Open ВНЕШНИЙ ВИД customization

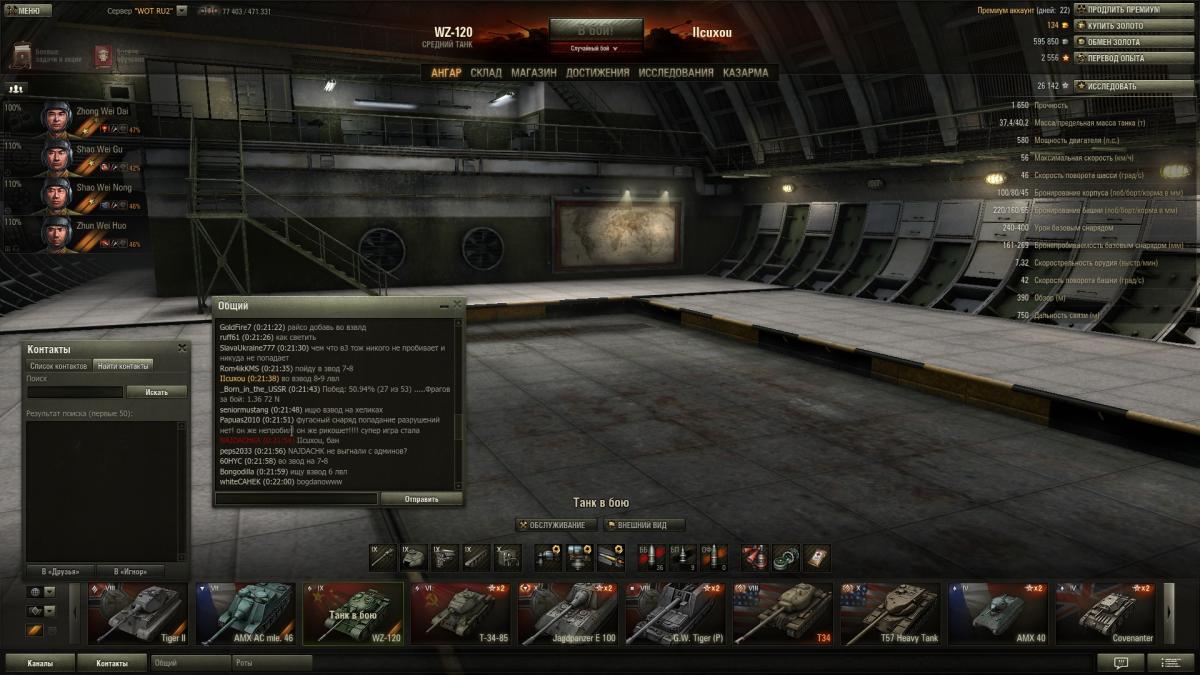[x=643, y=525]
